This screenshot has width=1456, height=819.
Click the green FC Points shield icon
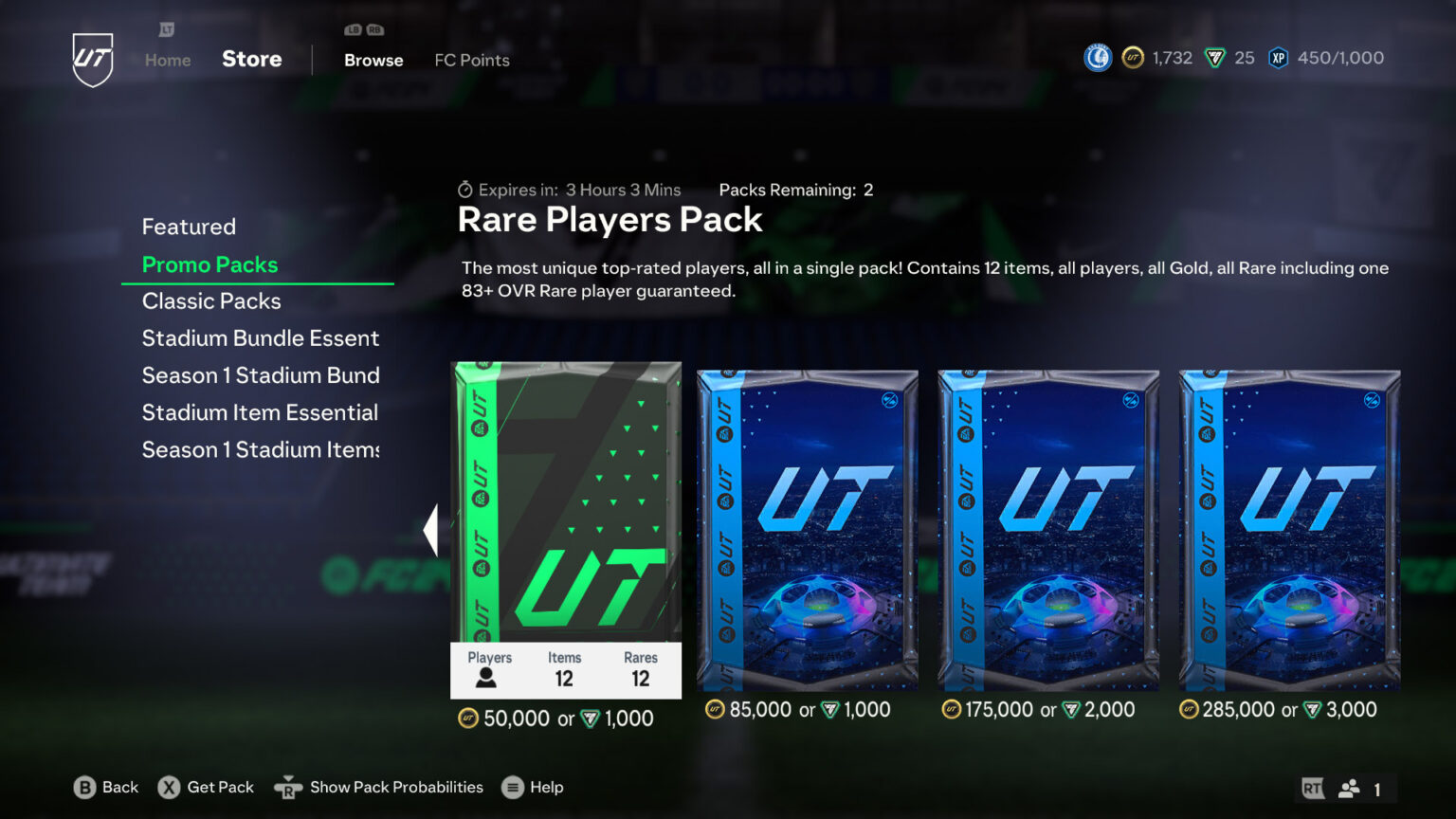click(1216, 58)
